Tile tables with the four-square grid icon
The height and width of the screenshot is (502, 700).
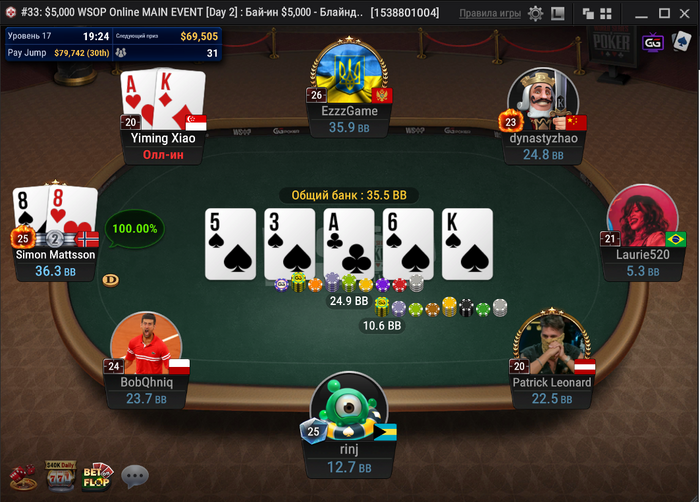pyautogui.click(x=606, y=14)
